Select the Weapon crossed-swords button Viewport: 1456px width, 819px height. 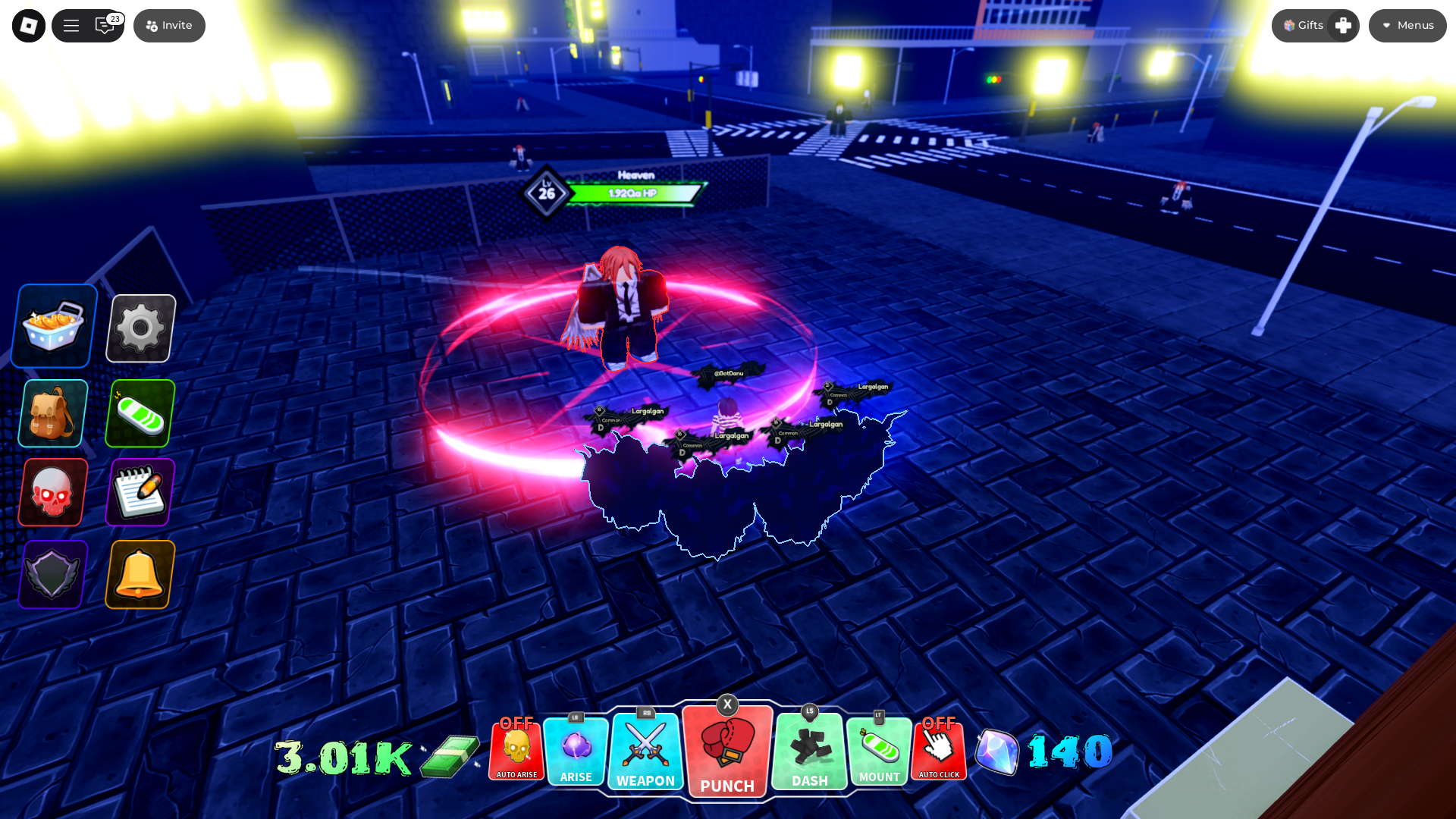(x=645, y=751)
